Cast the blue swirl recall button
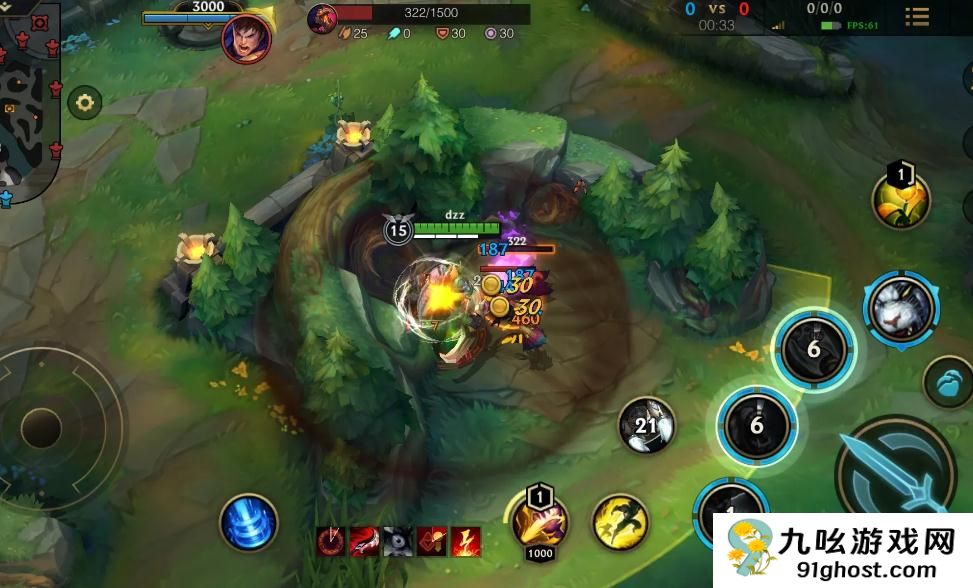973x588 pixels. (x=248, y=522)
